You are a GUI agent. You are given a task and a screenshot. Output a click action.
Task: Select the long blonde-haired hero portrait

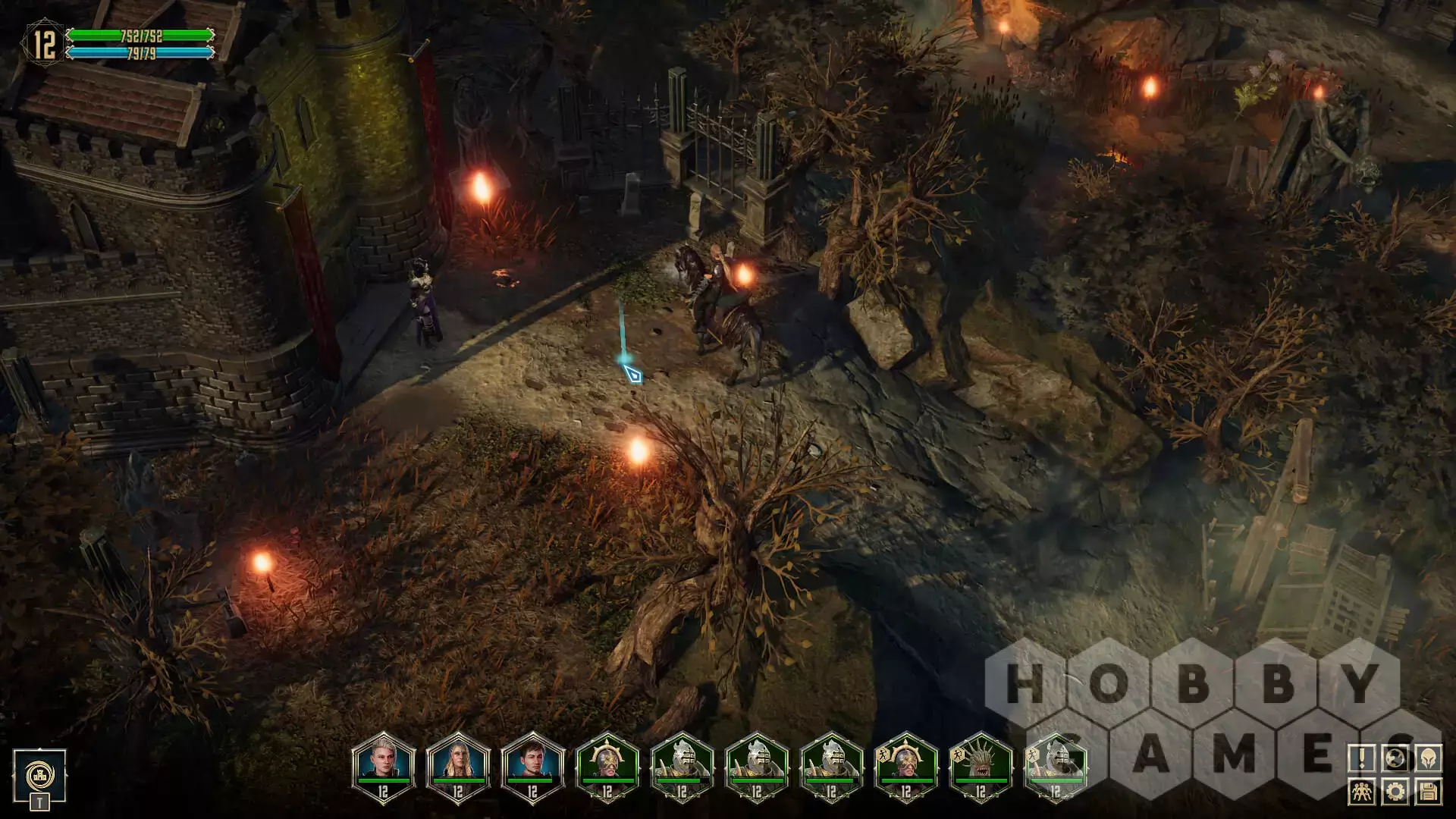coord(458,764)
